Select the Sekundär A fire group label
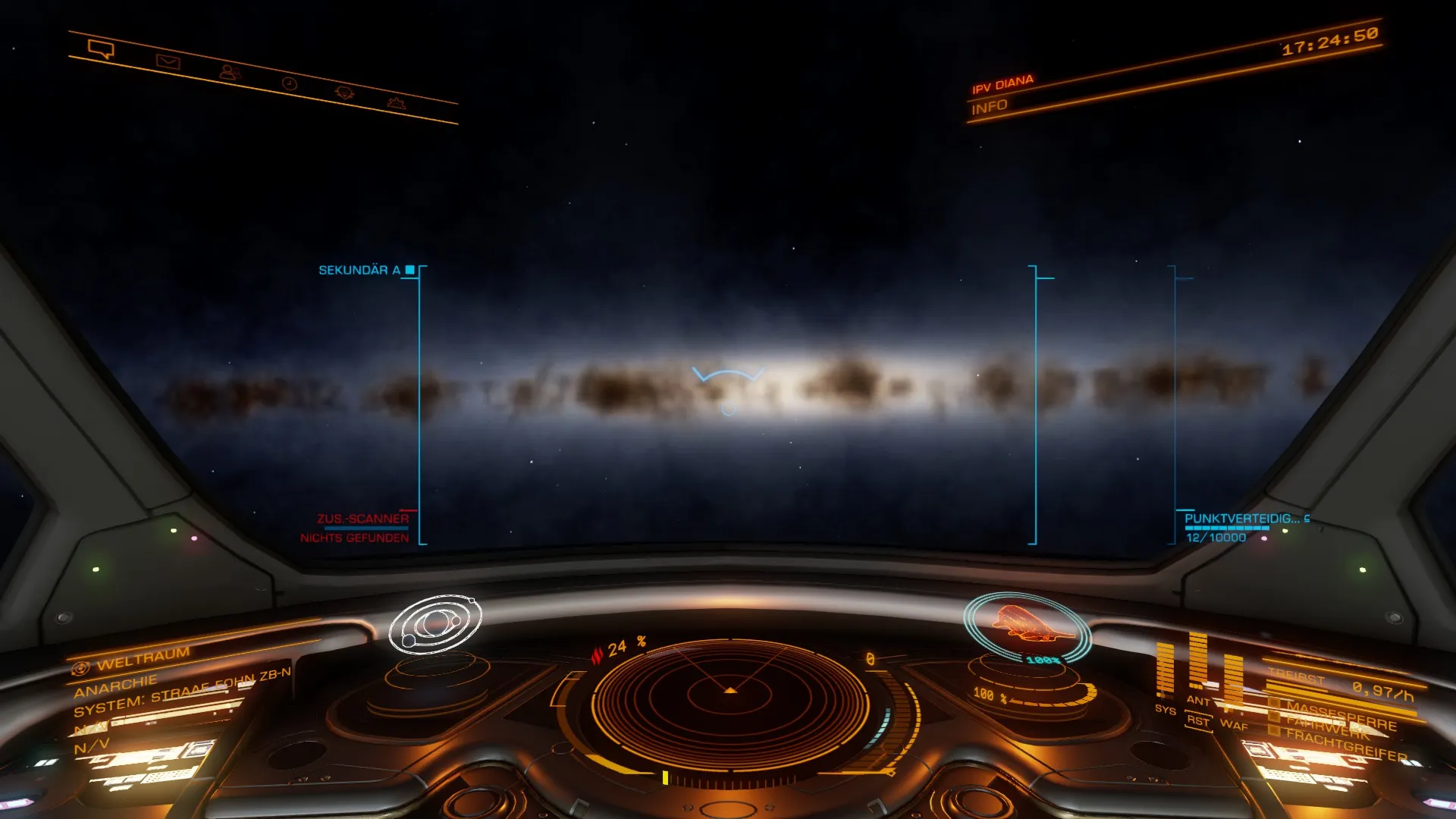 pos(359,270)
